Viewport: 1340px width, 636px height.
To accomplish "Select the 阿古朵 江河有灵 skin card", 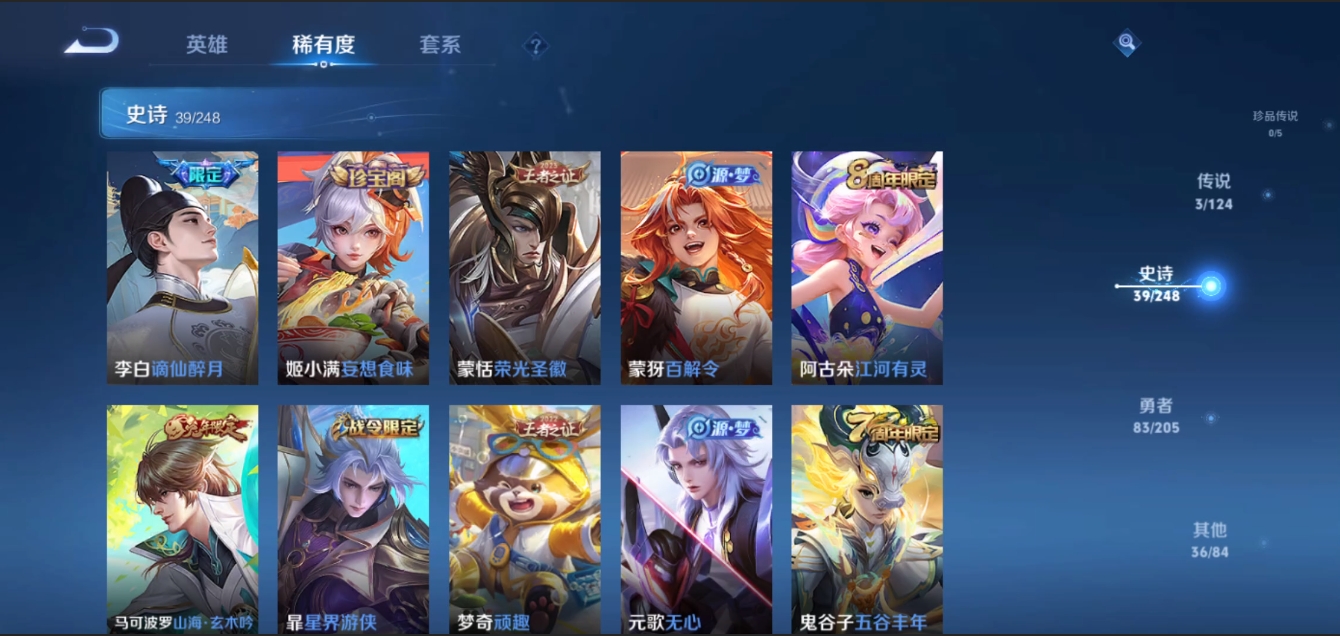I will click(x=867, y=267).
